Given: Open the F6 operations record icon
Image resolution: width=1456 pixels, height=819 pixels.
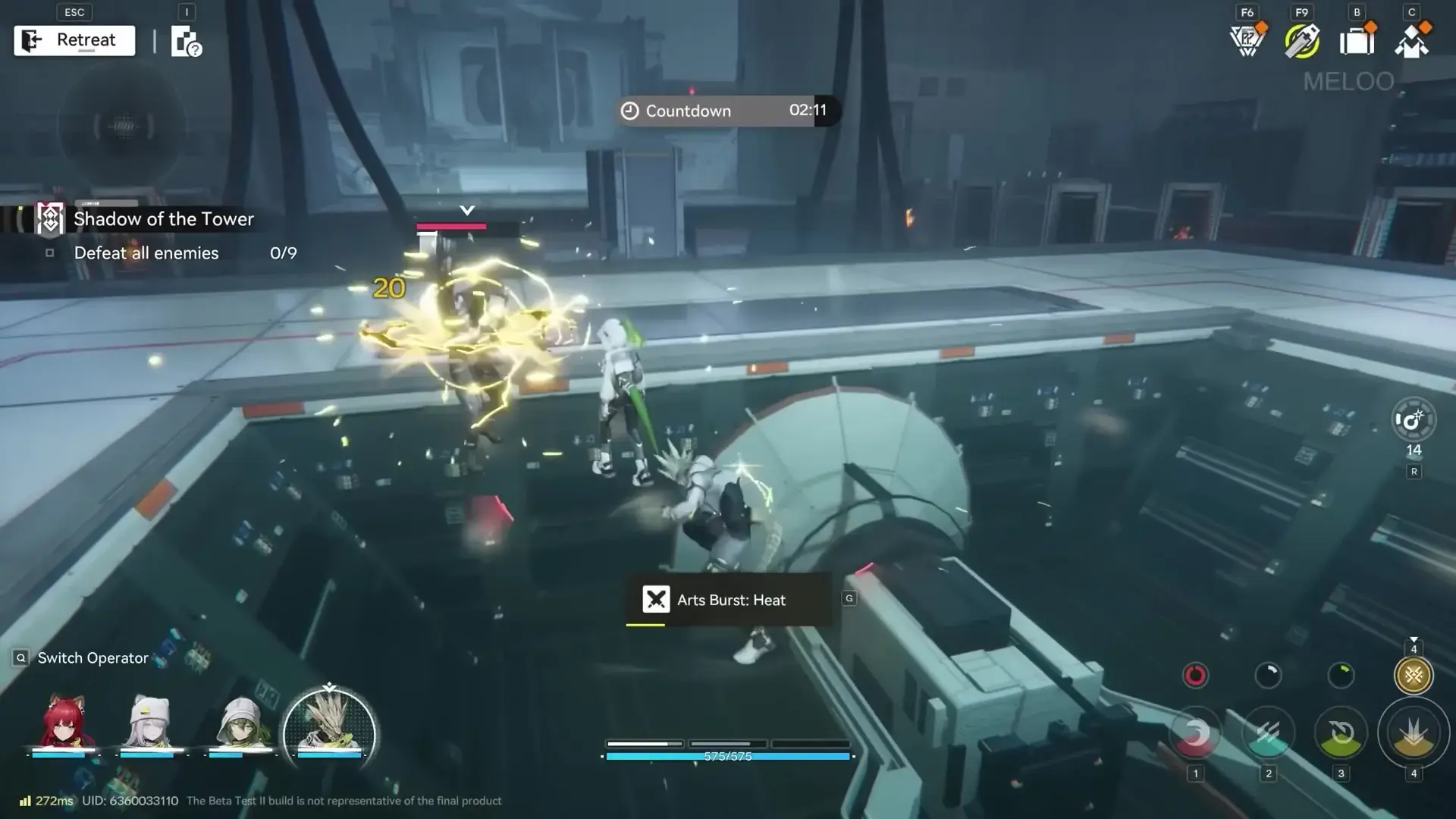Looking at the screenshot, I should click(x=1246, y=39).
